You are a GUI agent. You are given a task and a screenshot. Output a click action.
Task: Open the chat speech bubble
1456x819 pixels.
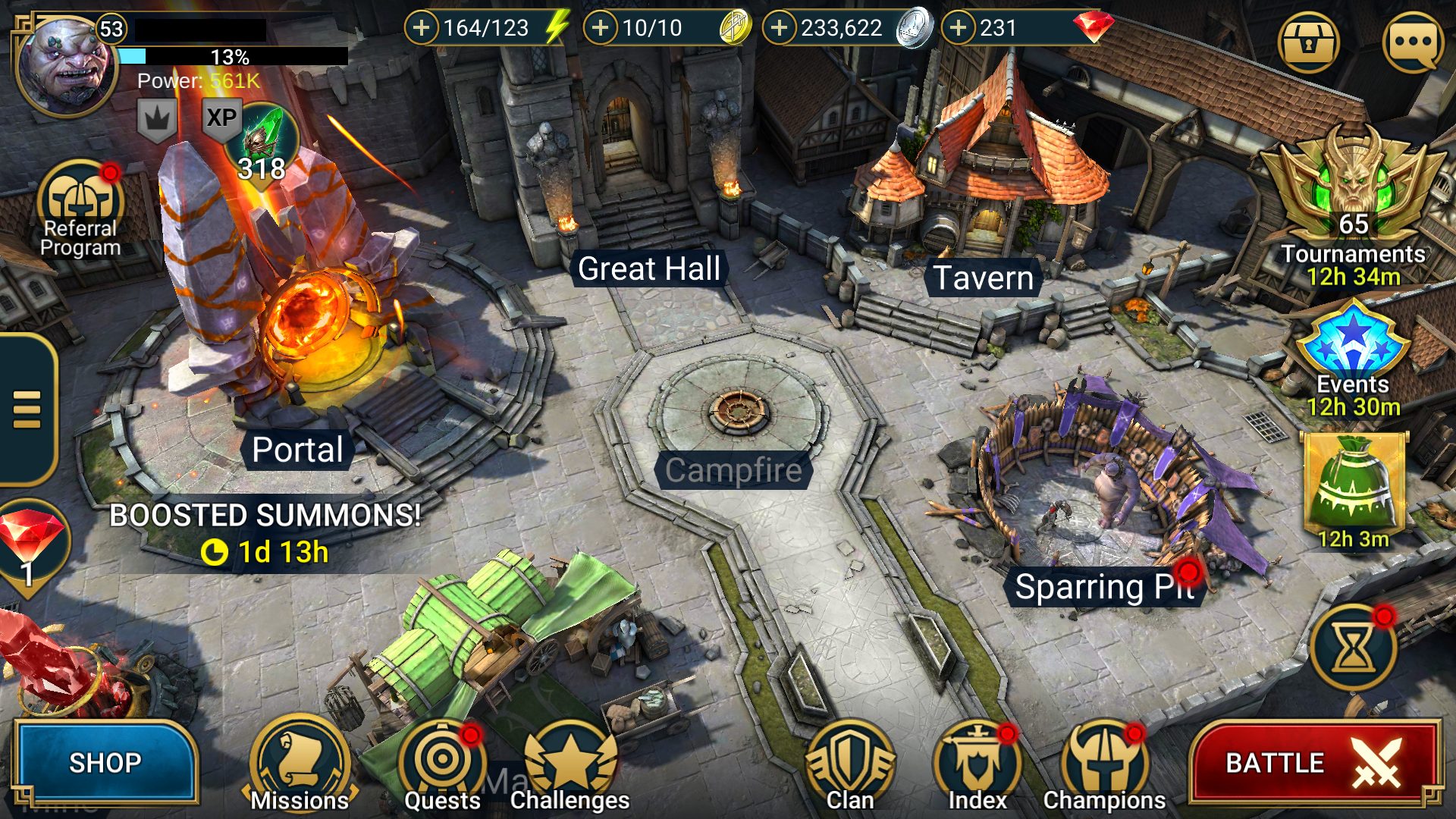[1413, 42]
